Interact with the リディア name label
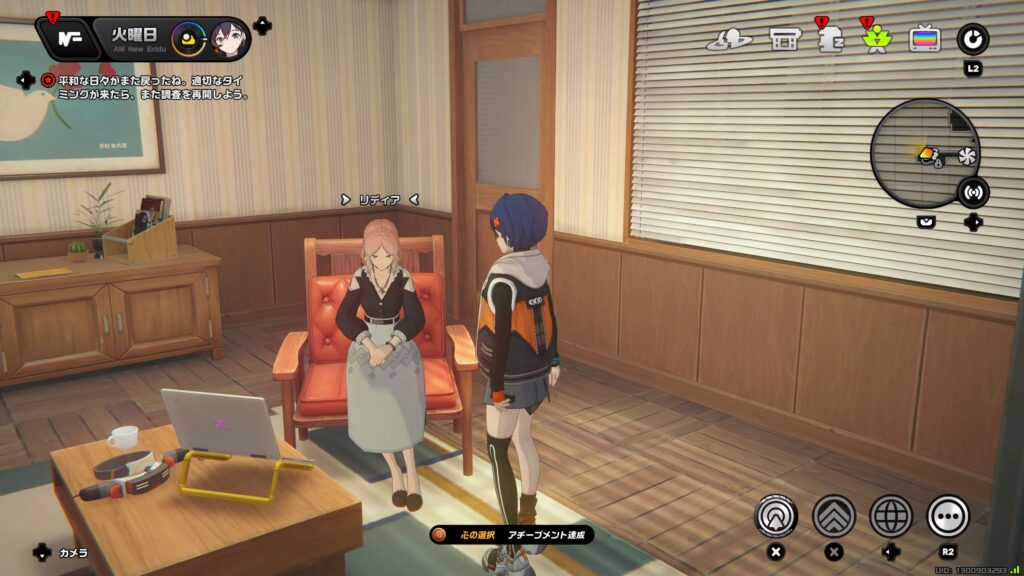Viewport: 1024px width, 576px height. pos(379,200)
